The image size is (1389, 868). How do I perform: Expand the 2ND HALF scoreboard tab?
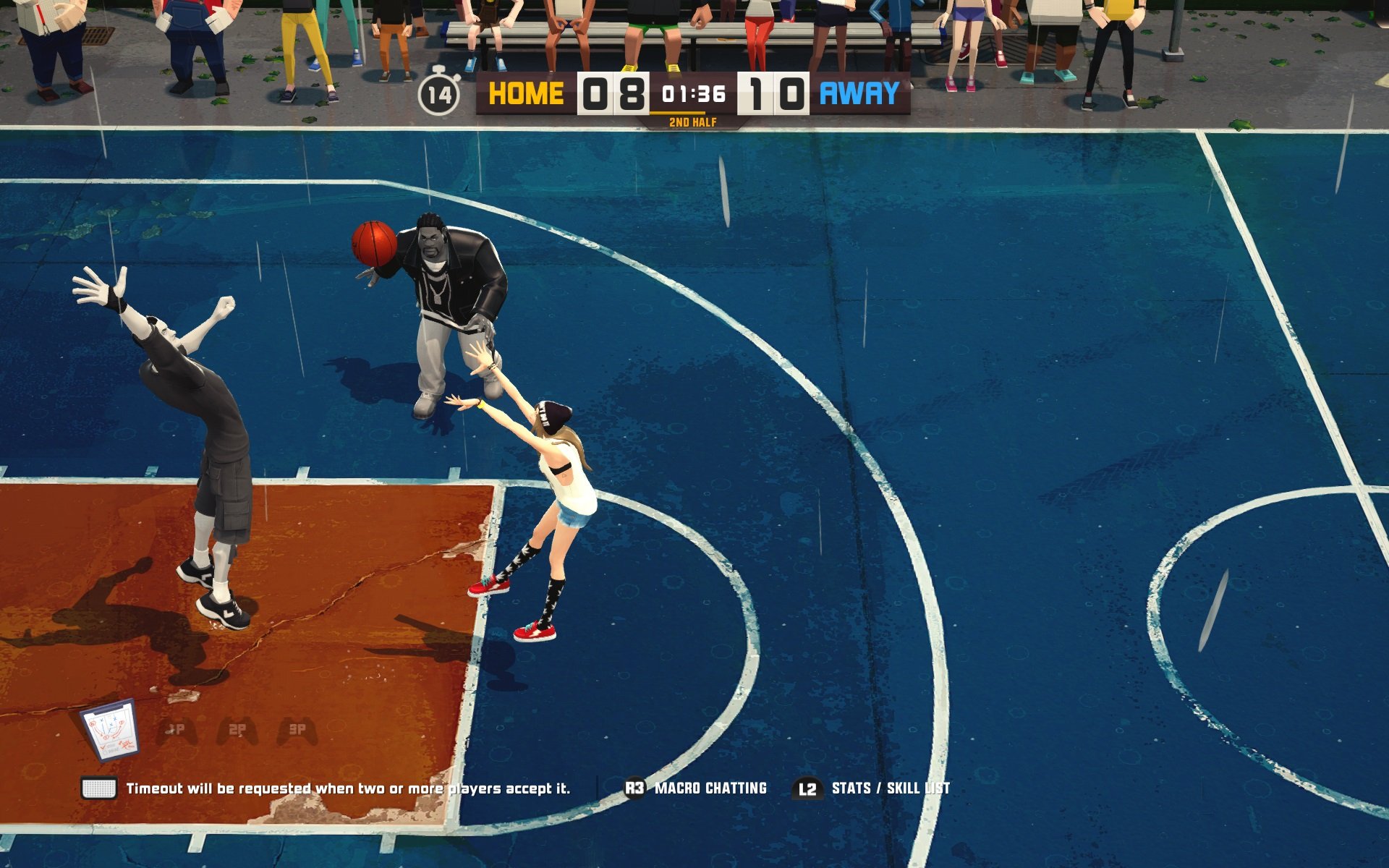pos(692,123)
